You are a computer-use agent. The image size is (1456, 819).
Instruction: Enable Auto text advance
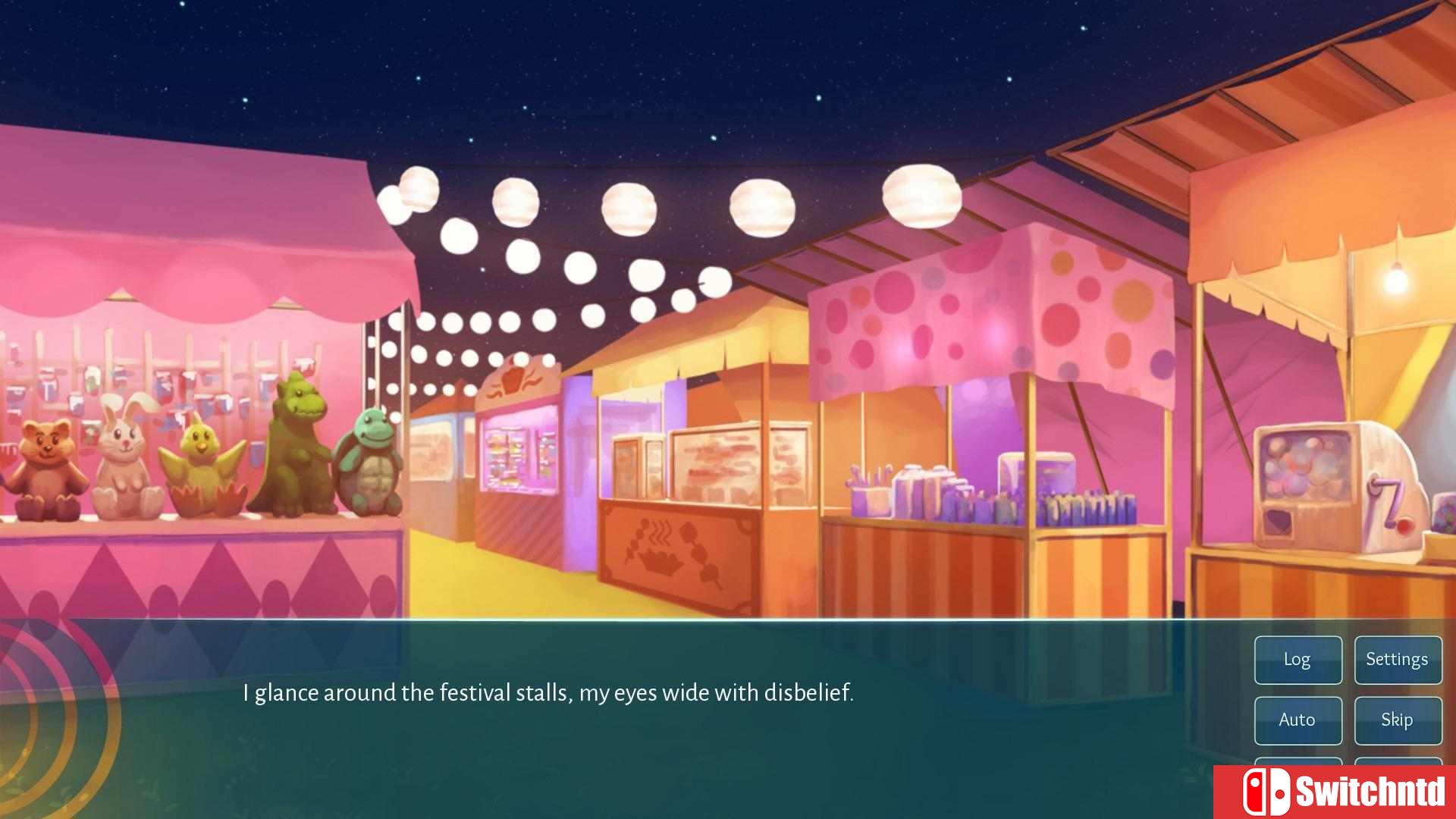click(x=1298, y=720)
